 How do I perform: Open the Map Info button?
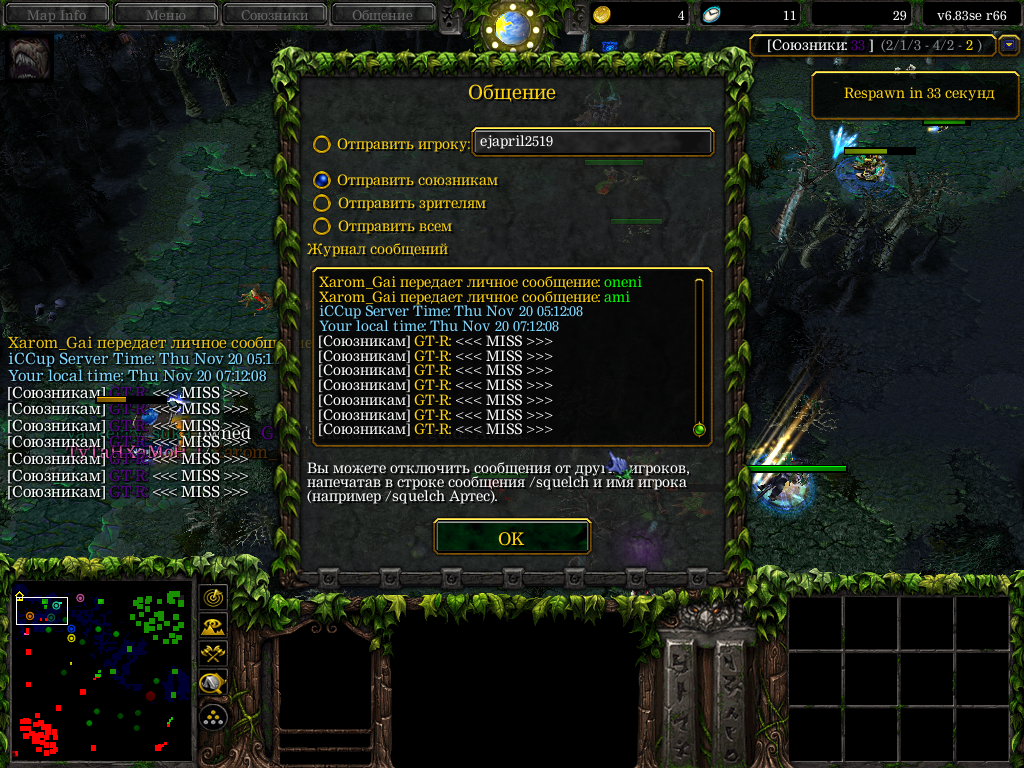tap(56, 15)
